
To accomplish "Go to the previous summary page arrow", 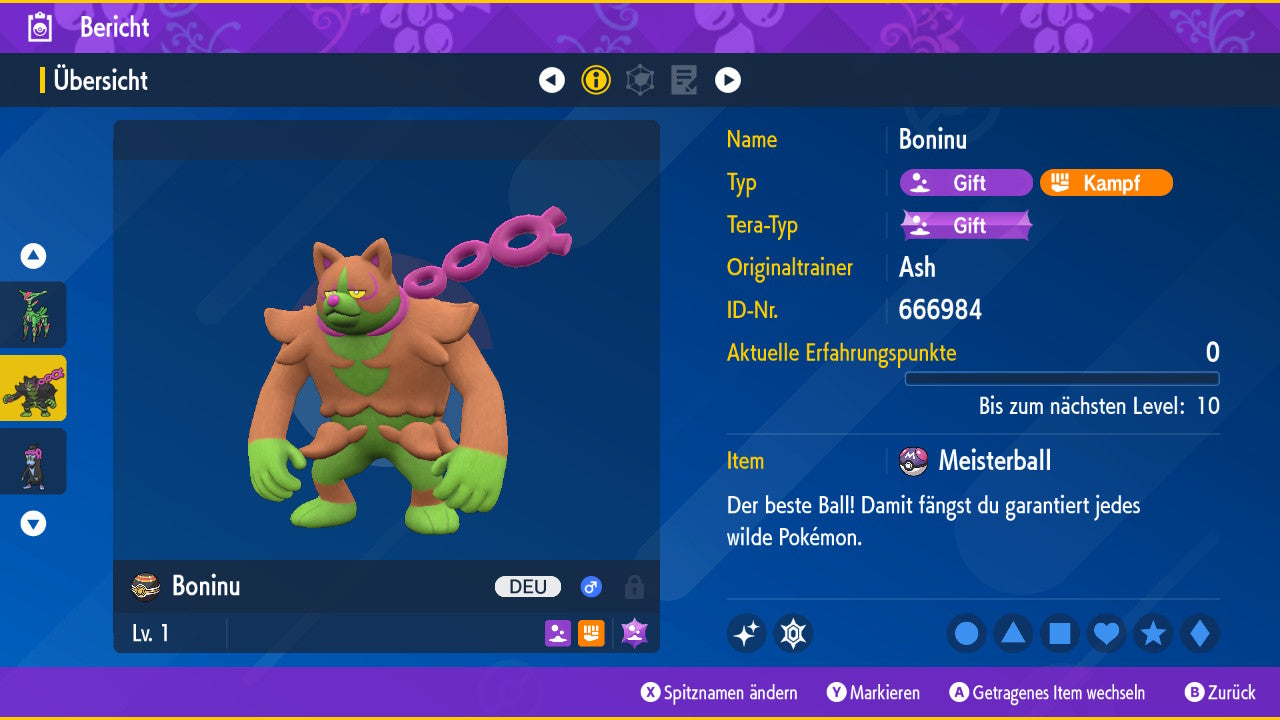I will pos(552,80).
